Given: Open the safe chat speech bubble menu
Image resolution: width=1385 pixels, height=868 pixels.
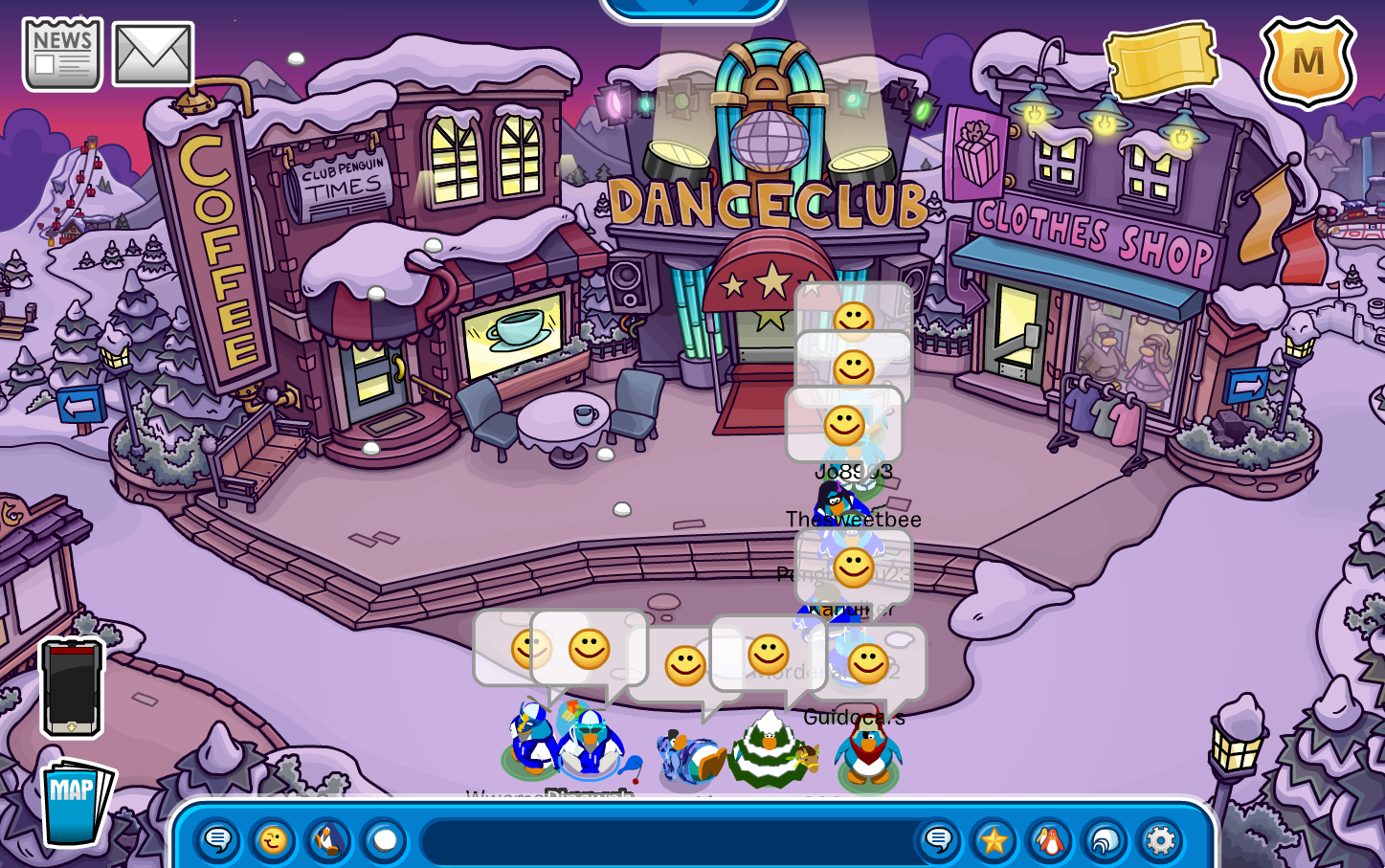Looking at the screenshot, I should 217,841.
